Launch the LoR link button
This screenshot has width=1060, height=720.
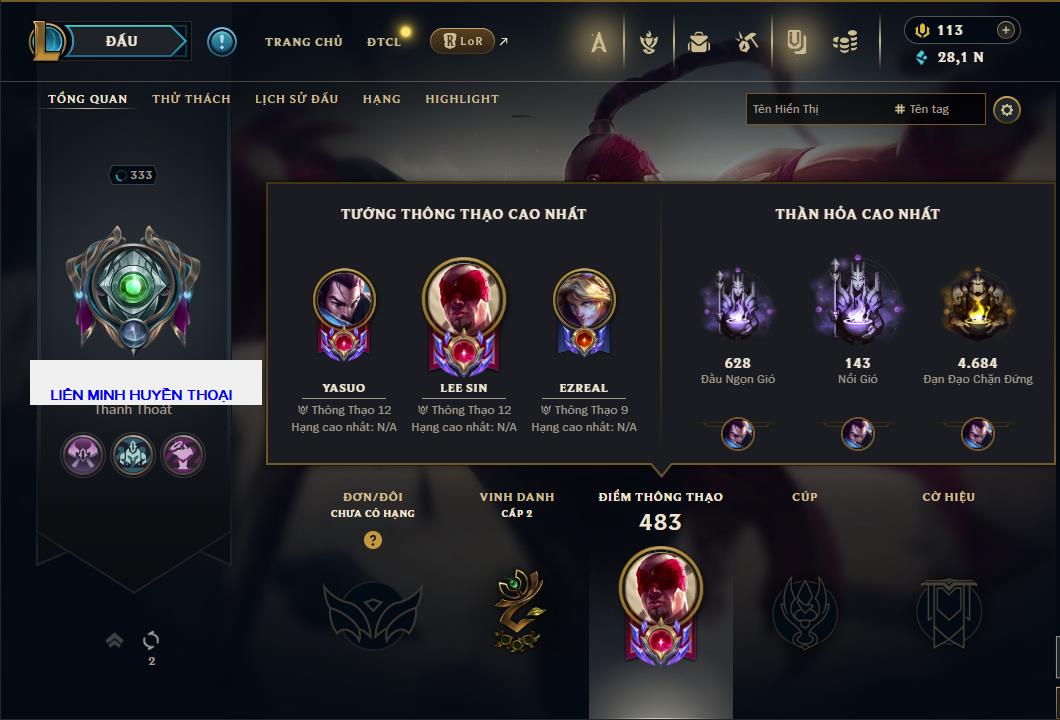[x=463, y=42]
